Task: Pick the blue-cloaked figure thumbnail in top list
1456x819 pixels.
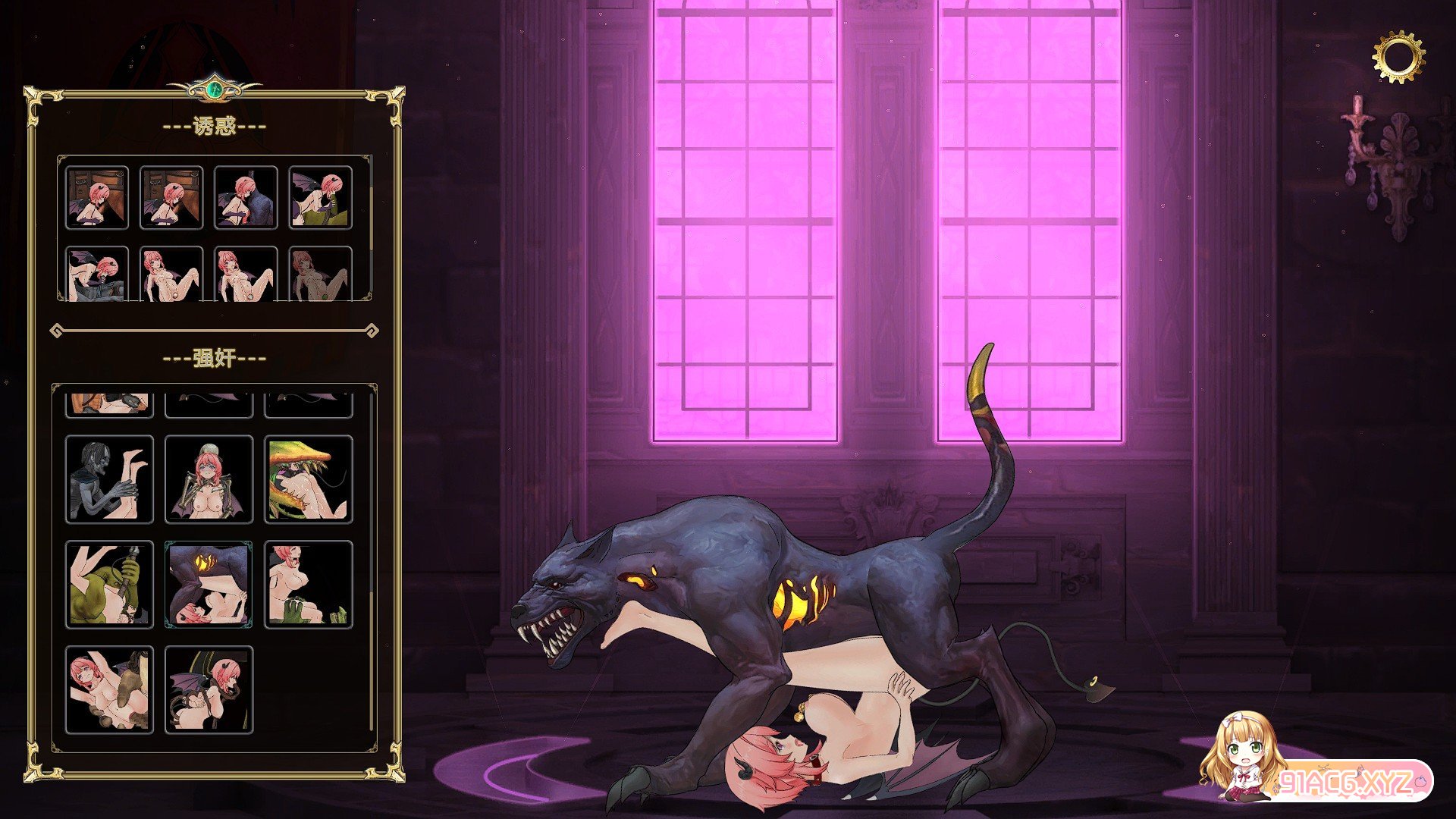Action: click(246, 198)
